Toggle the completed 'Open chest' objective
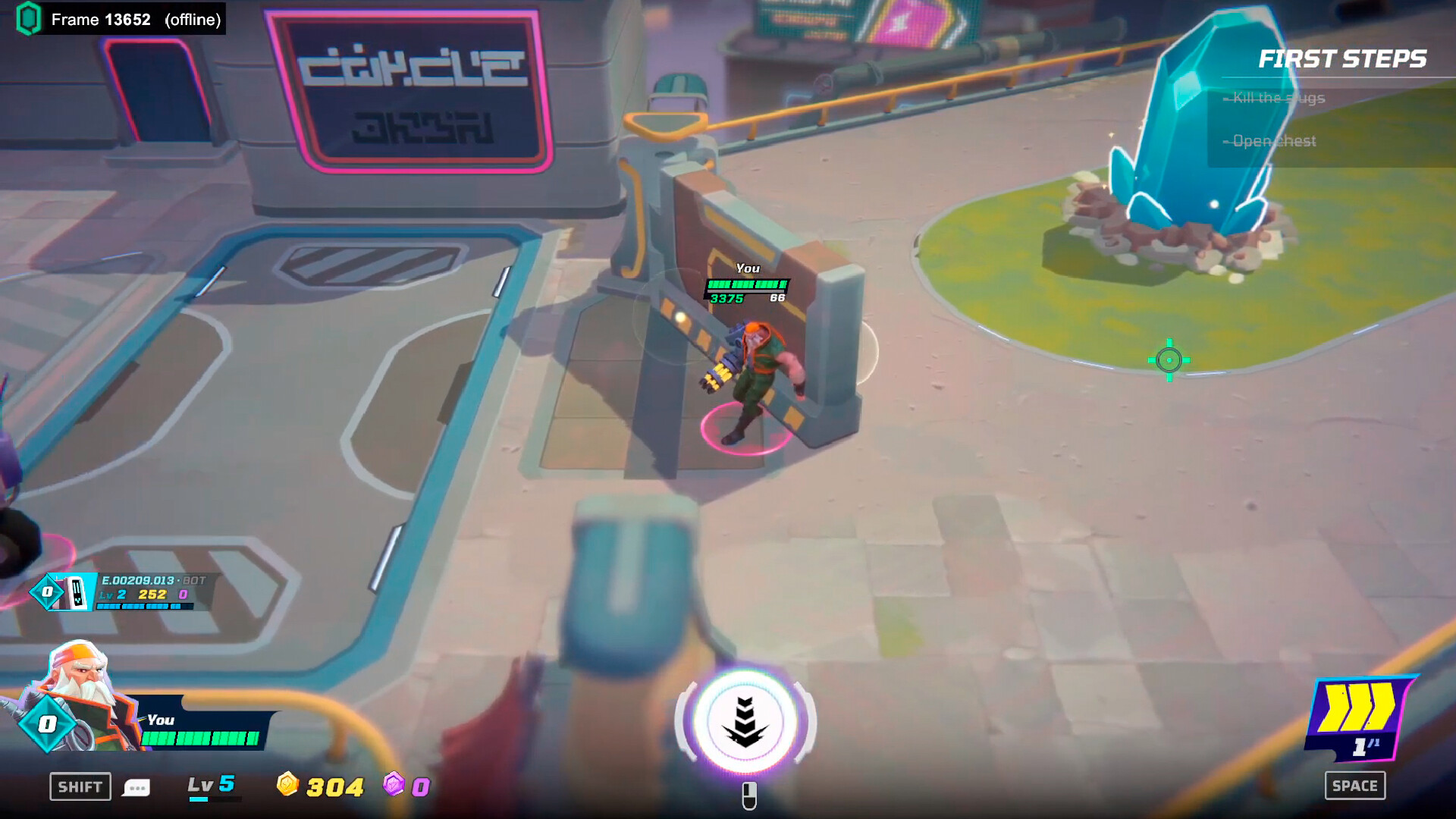The image size is (1456, 819). click(x=1272, y=141)
